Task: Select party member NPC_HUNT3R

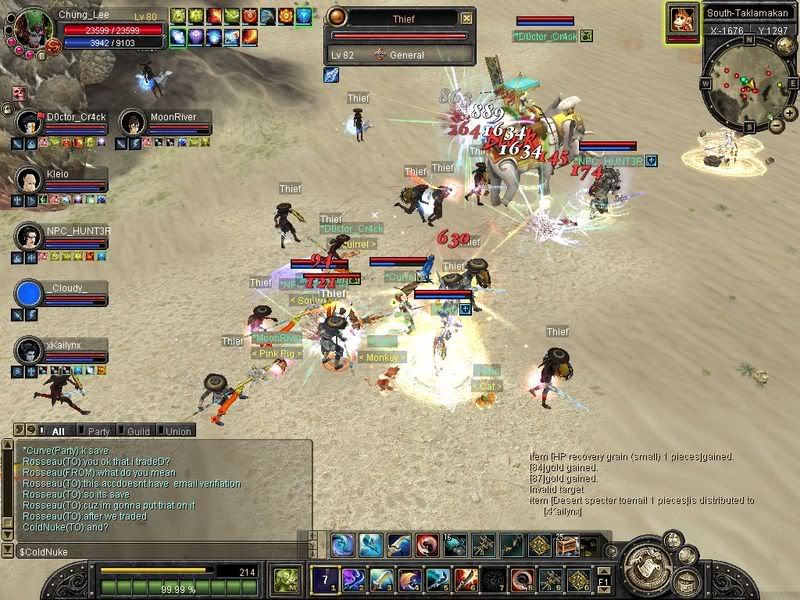Action: [x=28, y=237]
